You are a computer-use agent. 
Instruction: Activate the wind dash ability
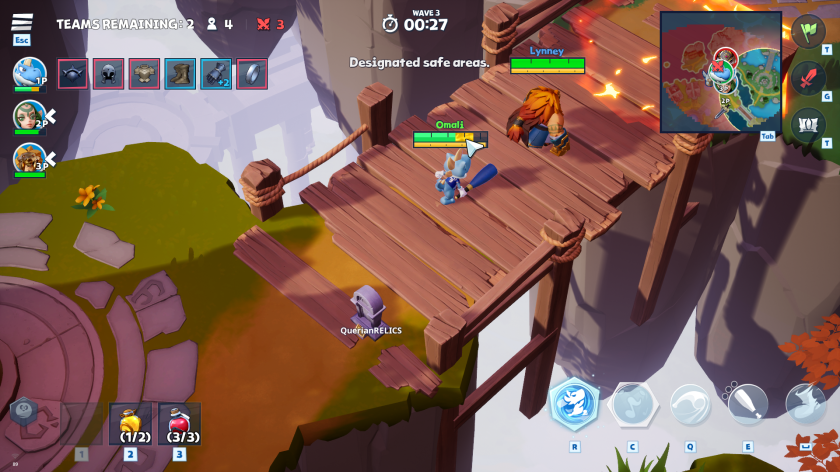tap(690, 405)
